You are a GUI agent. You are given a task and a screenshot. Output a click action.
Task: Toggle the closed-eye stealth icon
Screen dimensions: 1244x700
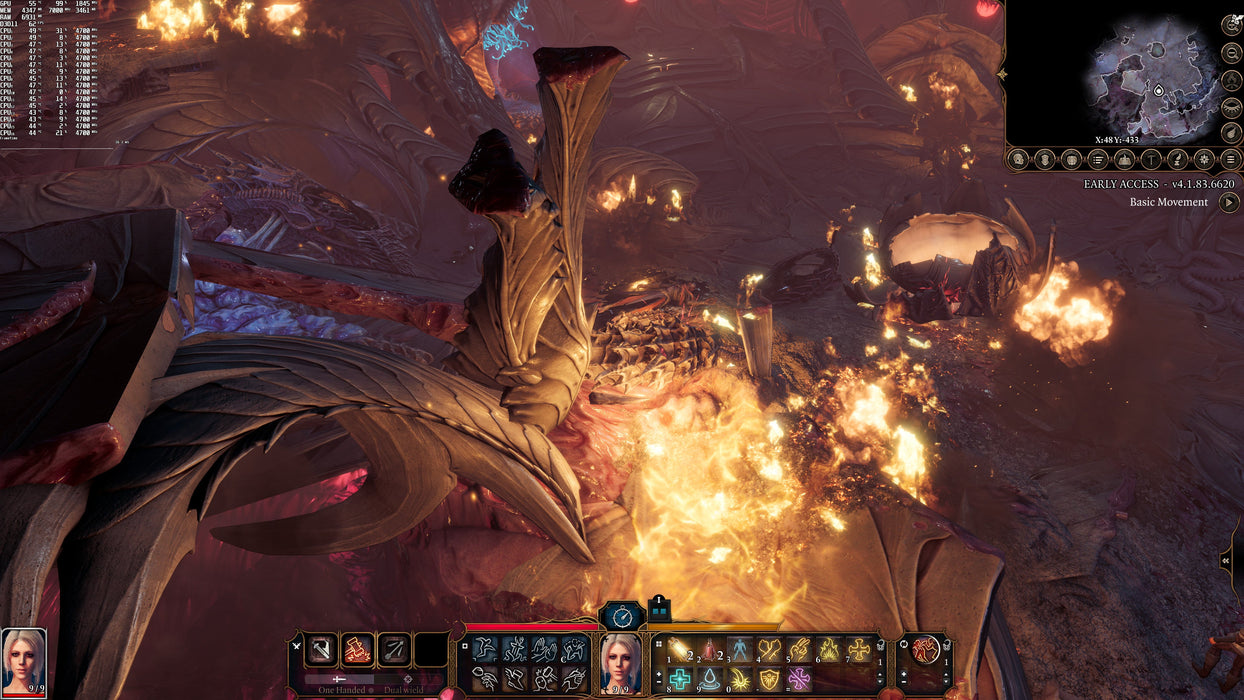[x=1231, y=106]
